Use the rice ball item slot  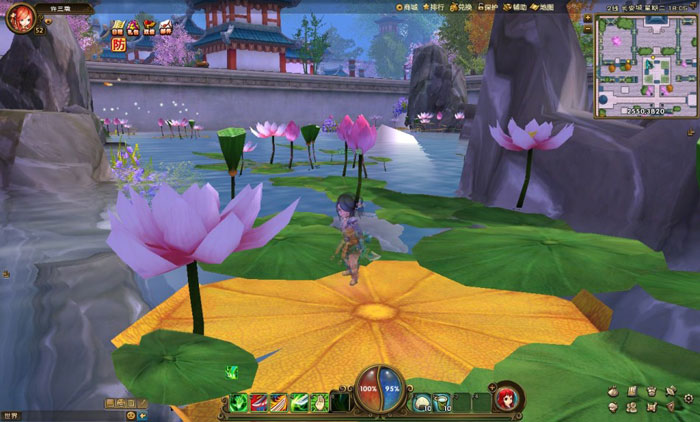point(421,403)
